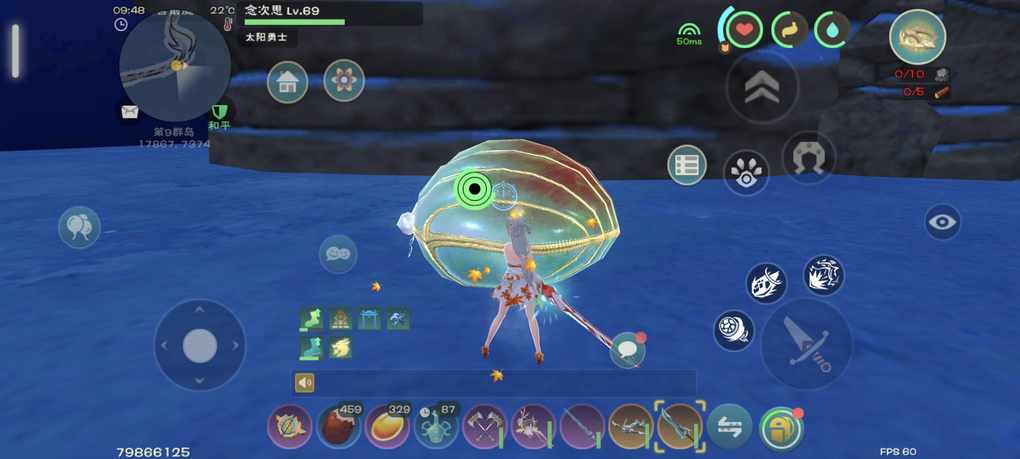Select the golden mango slot with 329
Viewport: 1020px width, 459px height.
387,426
